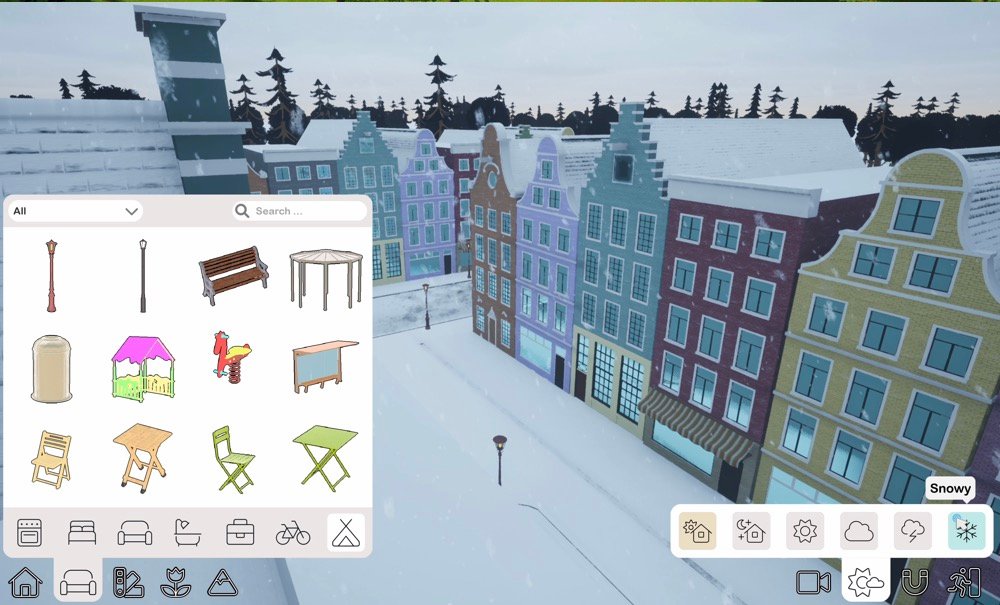The width and height of the screenshot is (1000, 605).
Task: Open the camera mode button
Action: pos(815,581)
